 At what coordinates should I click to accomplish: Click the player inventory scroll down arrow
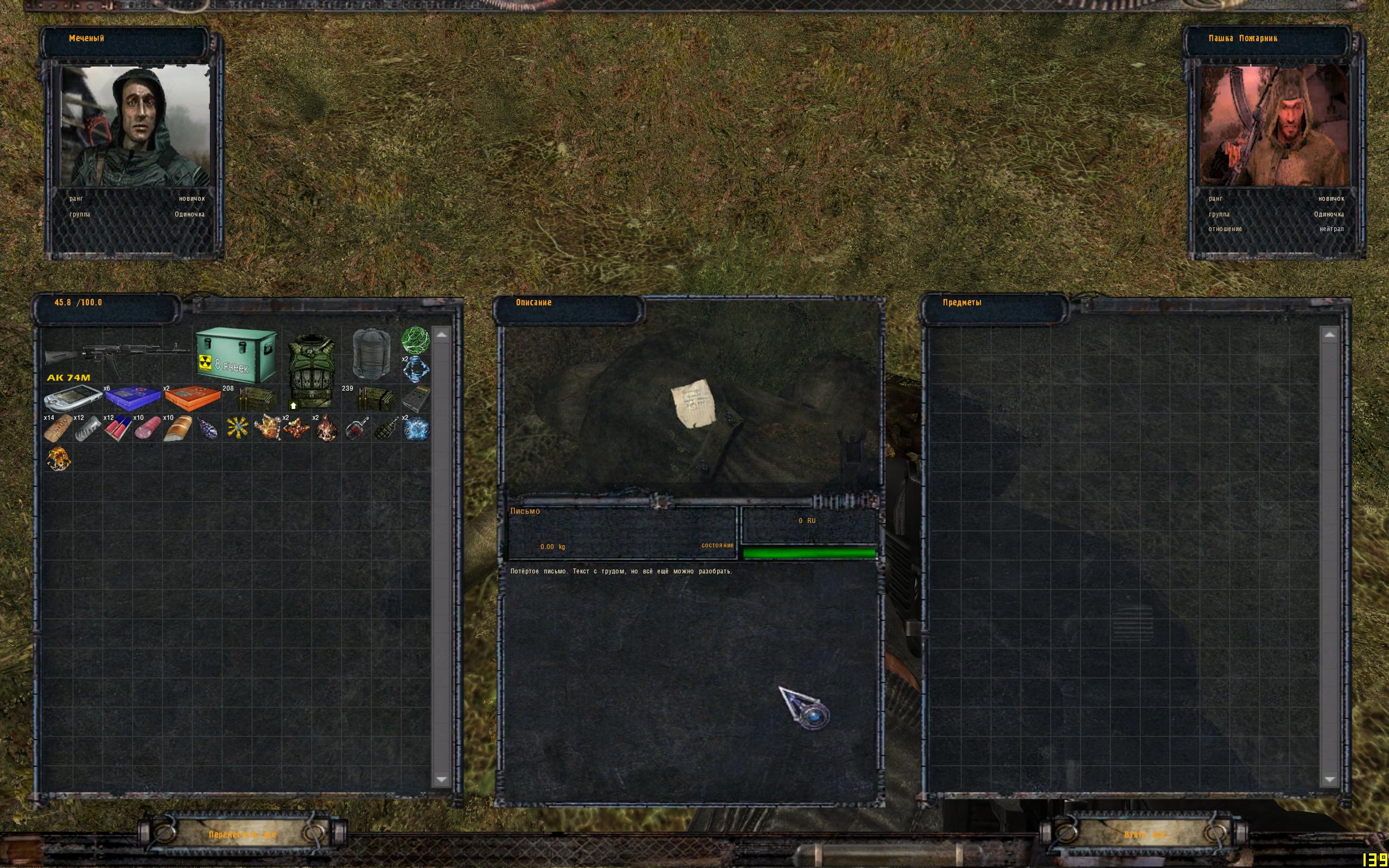click(x=441, y=779)
